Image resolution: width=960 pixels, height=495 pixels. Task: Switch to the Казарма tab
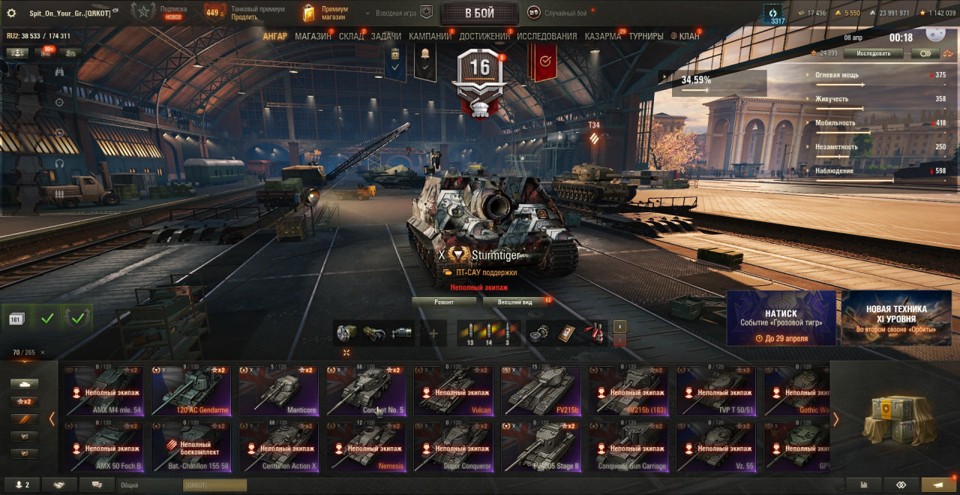point(603,36)
